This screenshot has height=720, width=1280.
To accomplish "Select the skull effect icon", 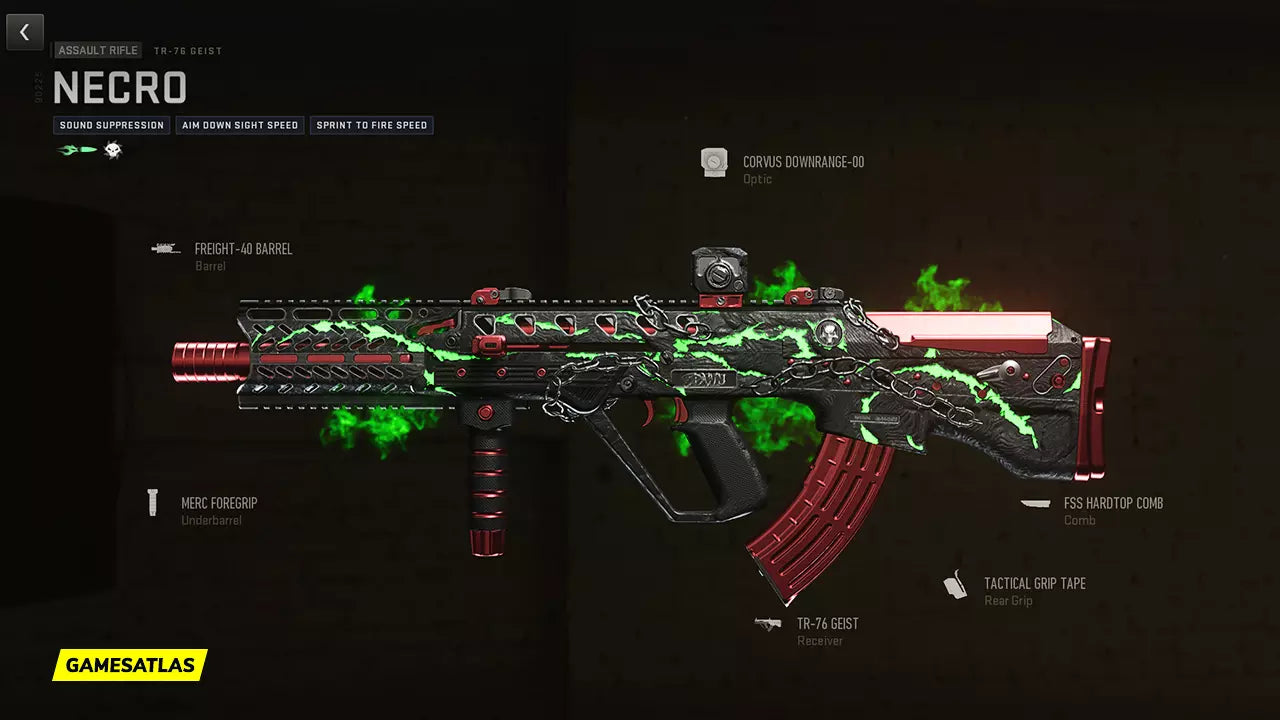I will coord(112,150).
